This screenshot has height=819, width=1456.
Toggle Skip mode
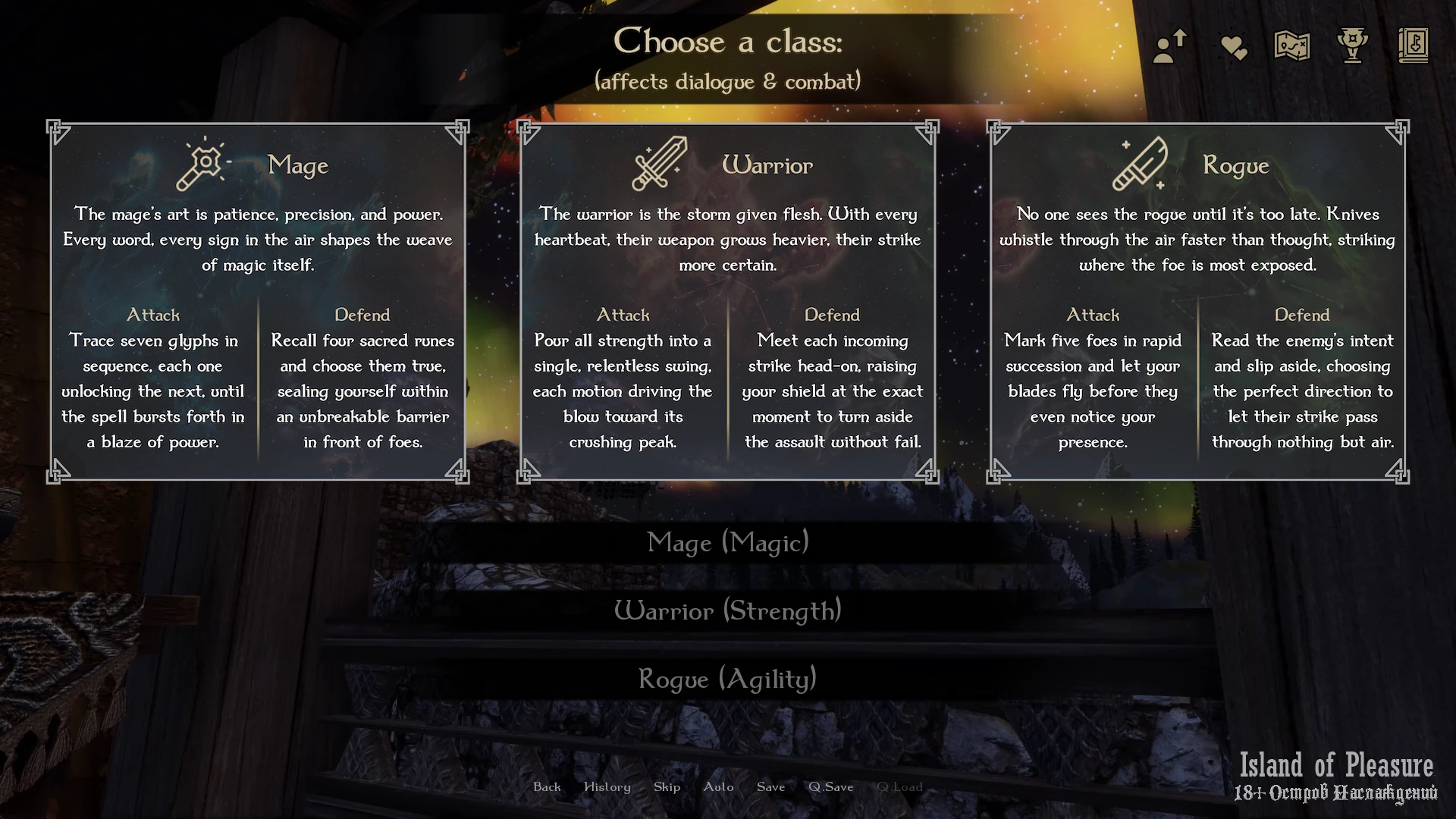667,787
